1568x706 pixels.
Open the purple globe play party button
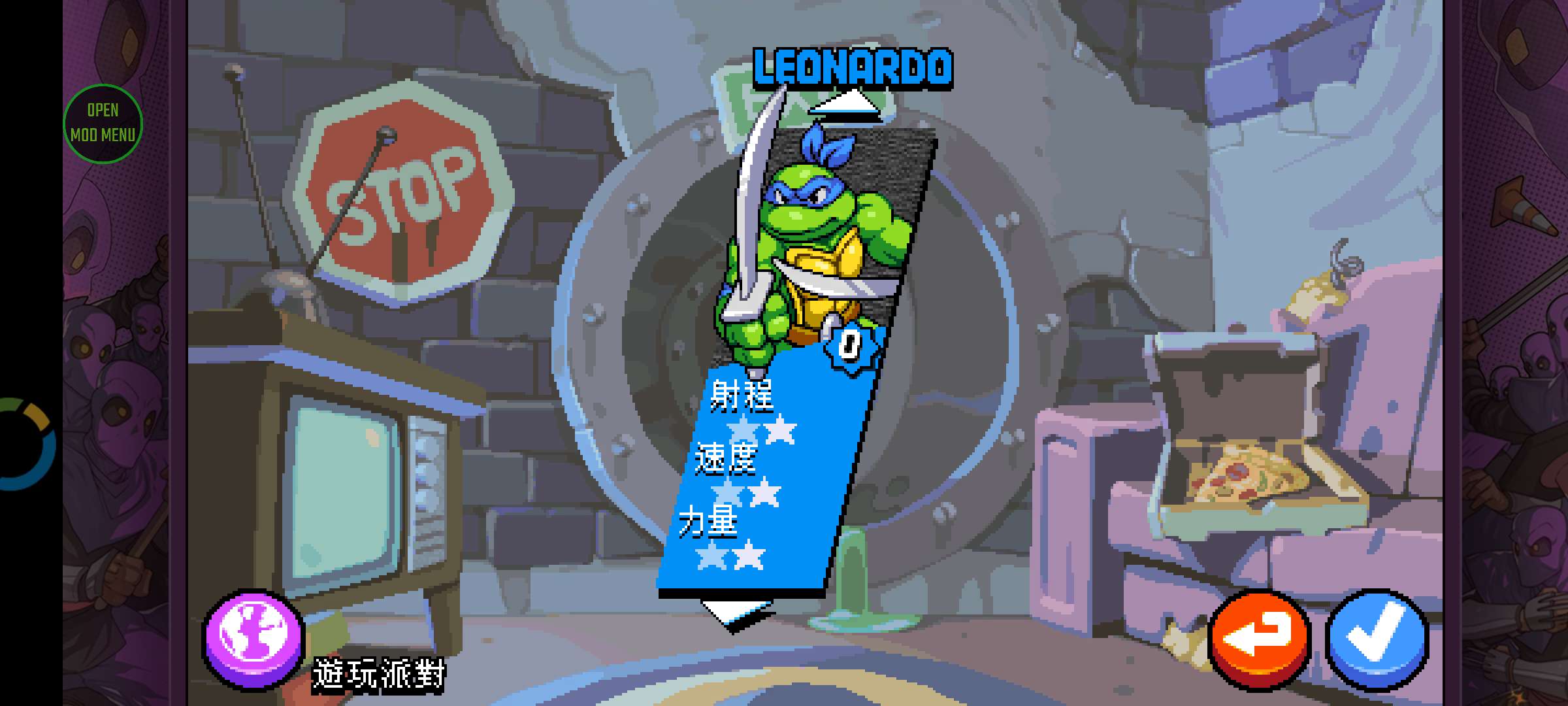pos(253,639)
